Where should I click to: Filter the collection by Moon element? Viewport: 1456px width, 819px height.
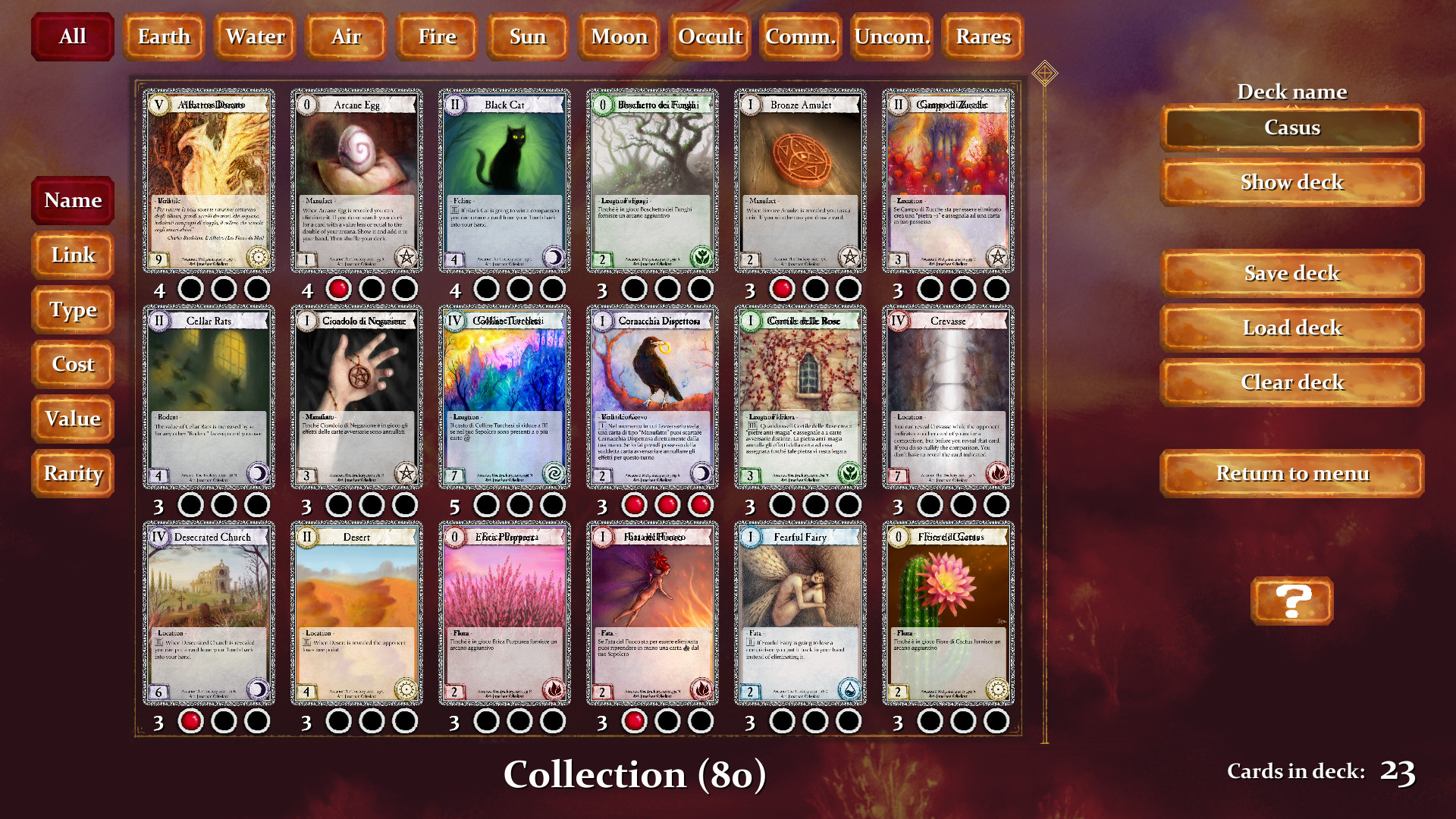pyautogui.click(x=619, y=36)
